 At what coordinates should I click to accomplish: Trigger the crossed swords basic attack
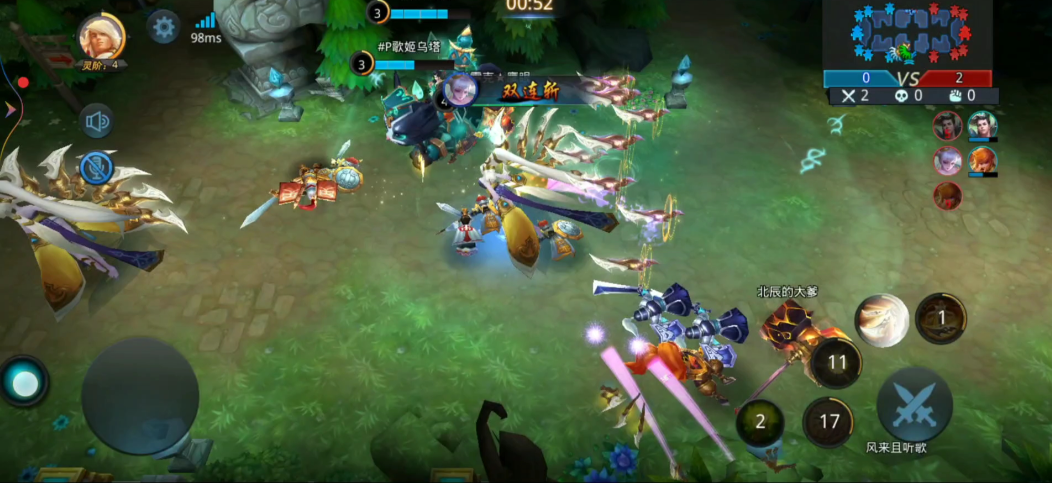(913, 404)
